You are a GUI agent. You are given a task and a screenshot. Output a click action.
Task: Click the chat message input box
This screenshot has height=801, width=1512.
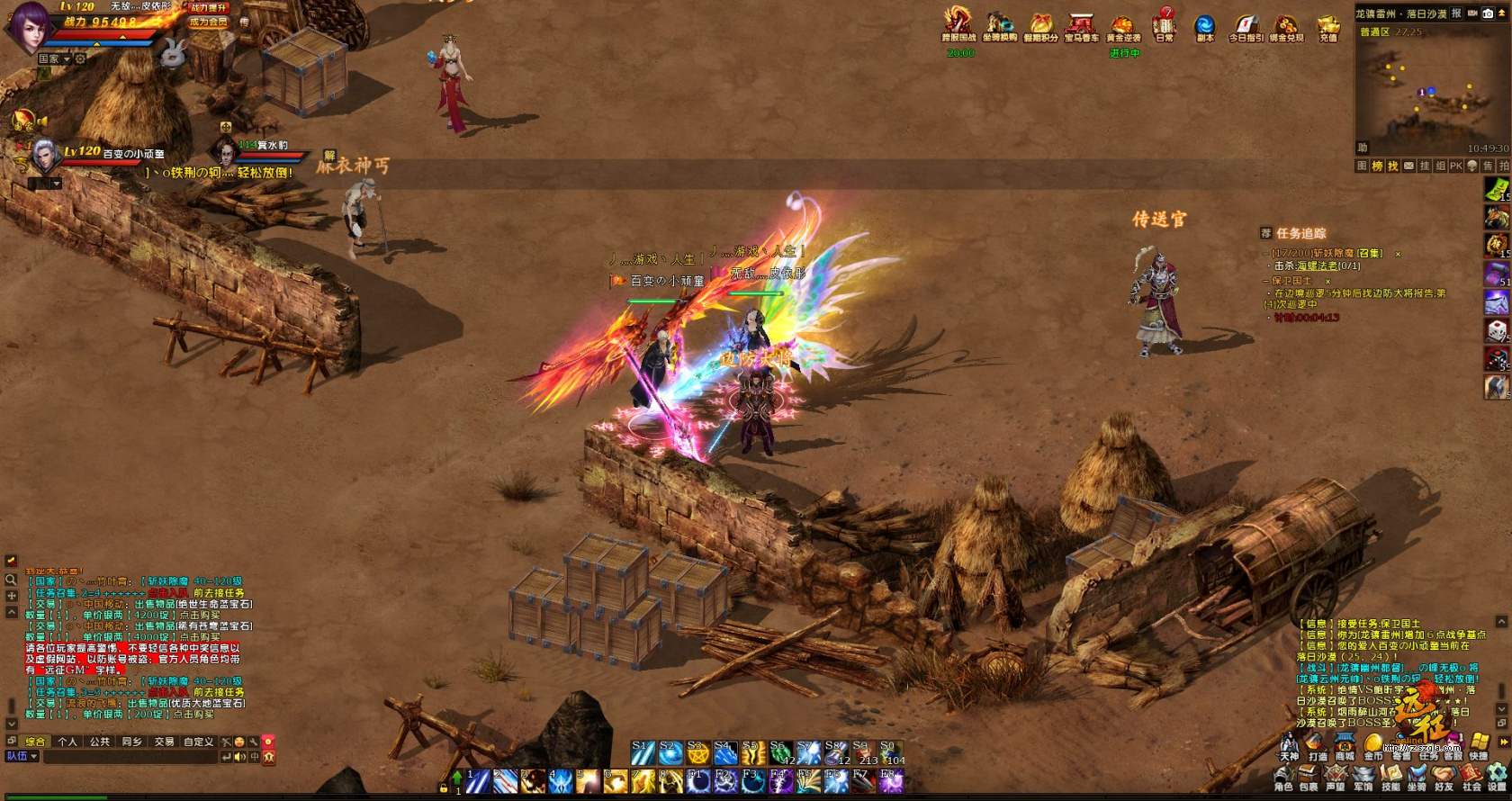(130, 758)
